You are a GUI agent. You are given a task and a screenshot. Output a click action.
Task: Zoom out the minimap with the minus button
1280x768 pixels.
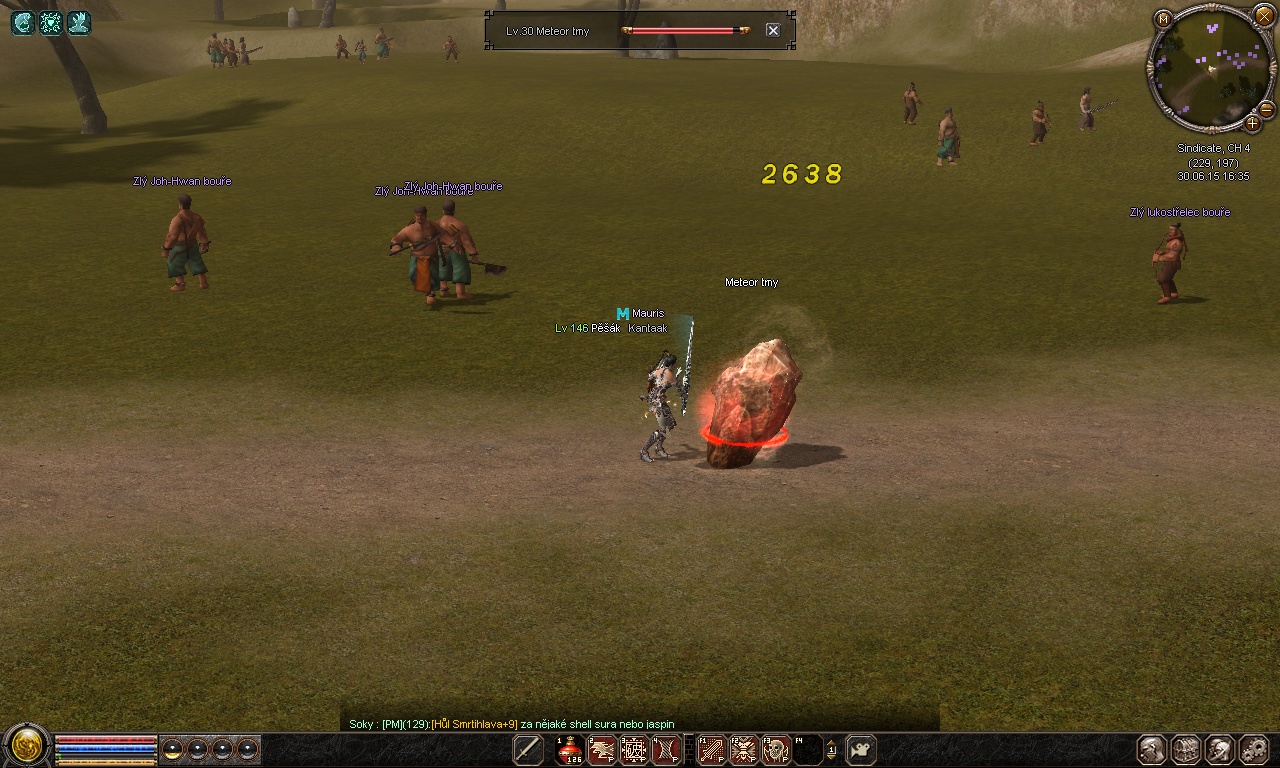pyautogui.click(x=1265, y=109)
